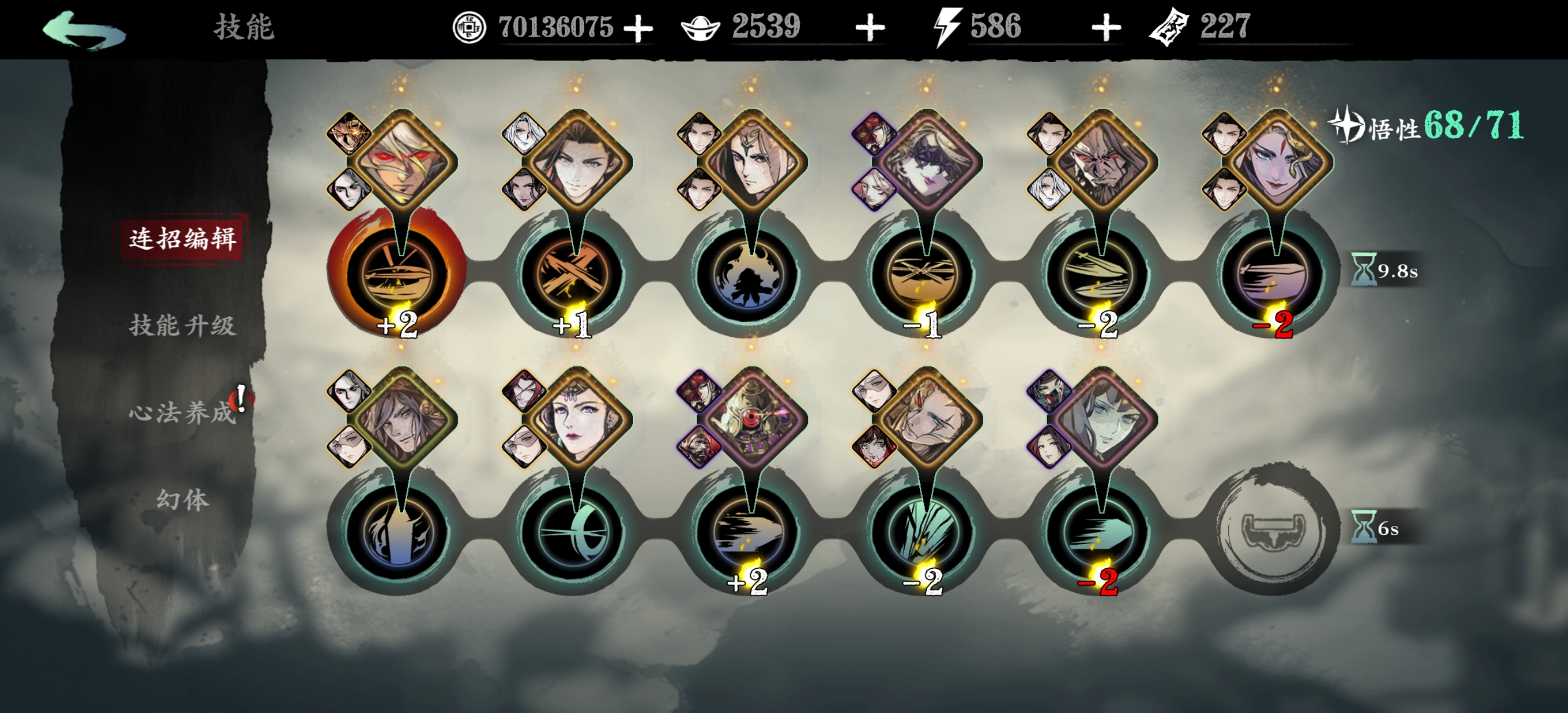
Task: Select the highlighted red-ringed first combo skill
Action: (x=398, y=273)
